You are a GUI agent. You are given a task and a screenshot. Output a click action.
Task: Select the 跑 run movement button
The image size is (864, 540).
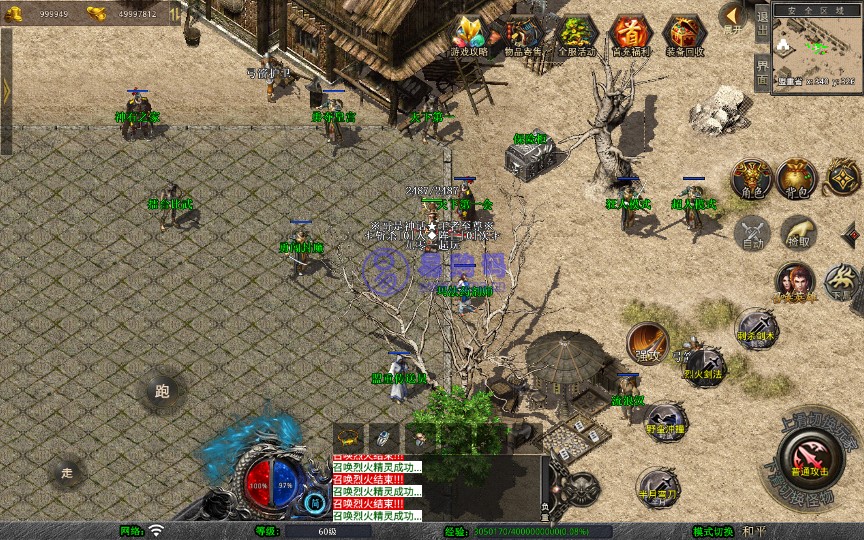pos(162,392)
